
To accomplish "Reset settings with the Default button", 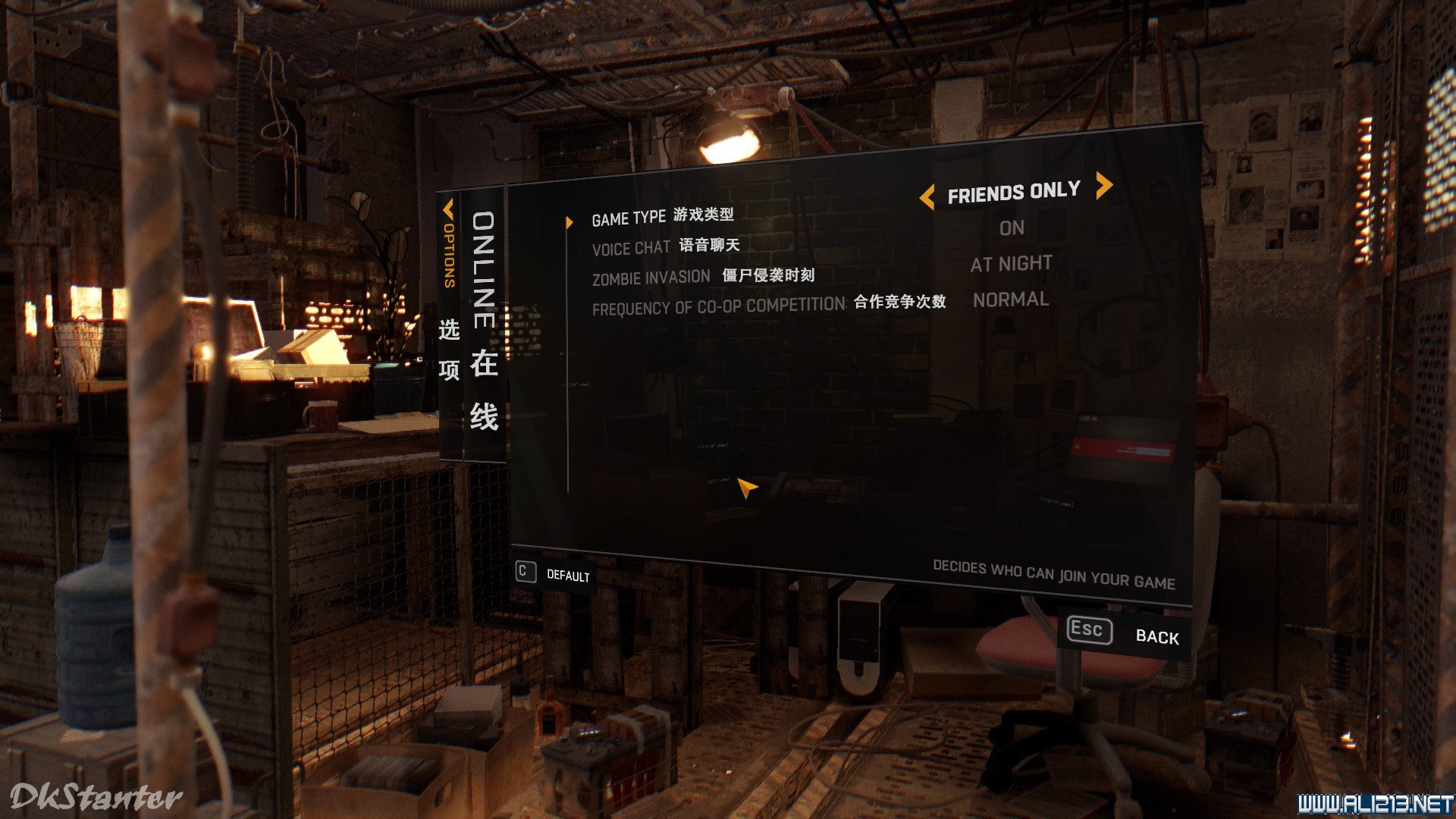I will click(554, 574).
